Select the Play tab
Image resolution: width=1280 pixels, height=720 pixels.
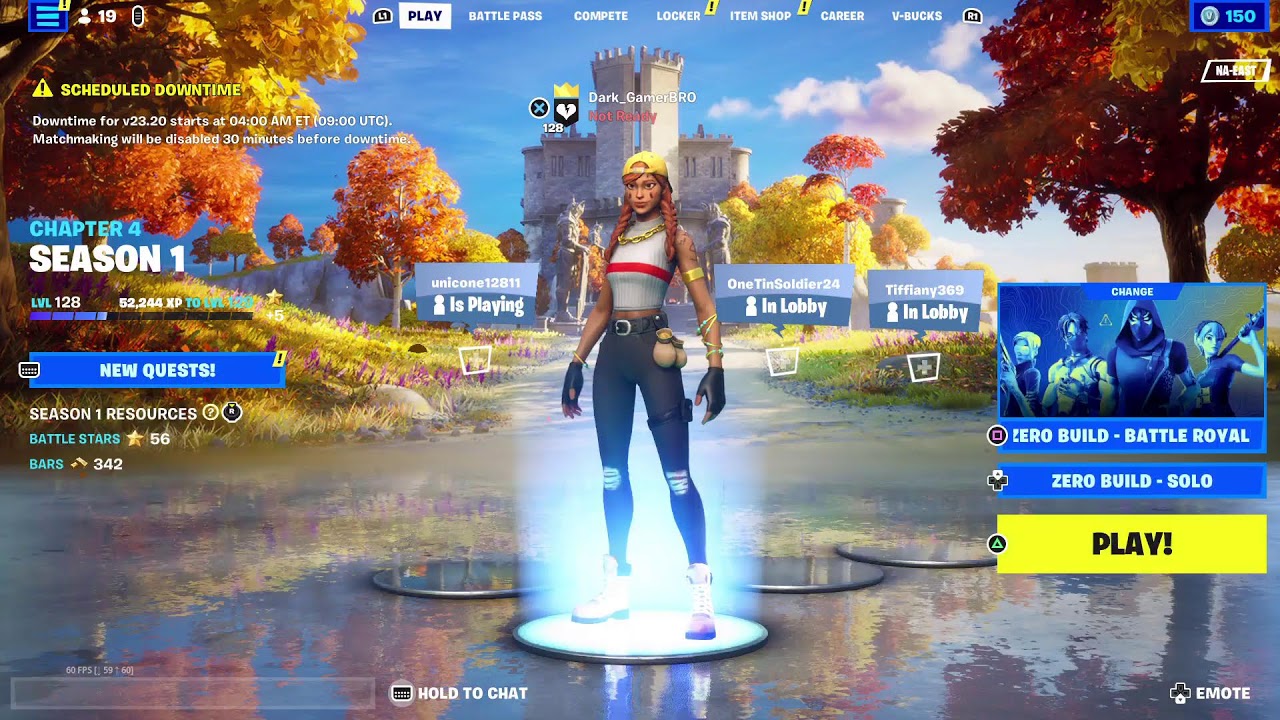coord(425,16)
